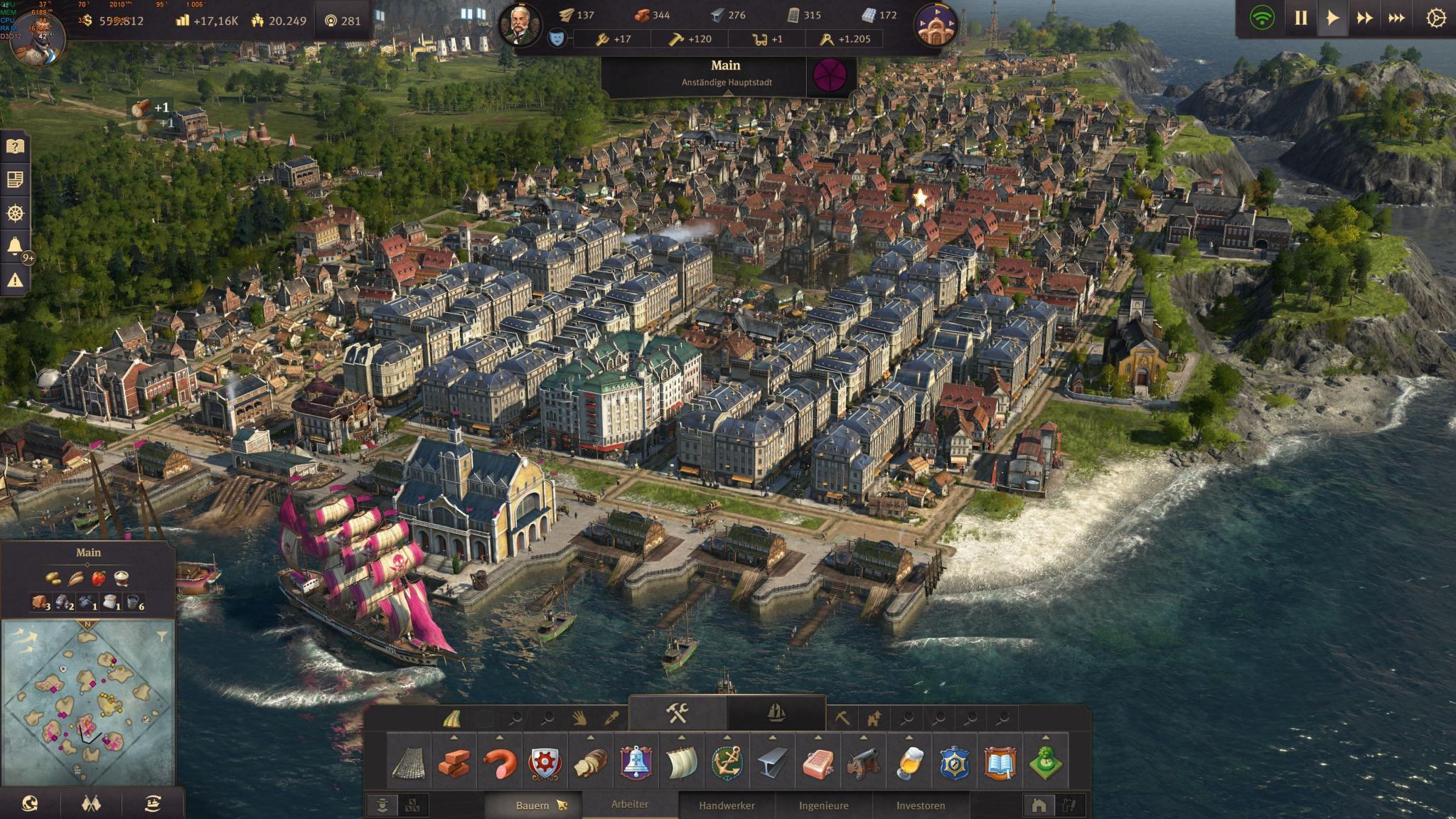Open the gear settings menu
This screenshot has width=1456, height=819.
click(1435, 18)
